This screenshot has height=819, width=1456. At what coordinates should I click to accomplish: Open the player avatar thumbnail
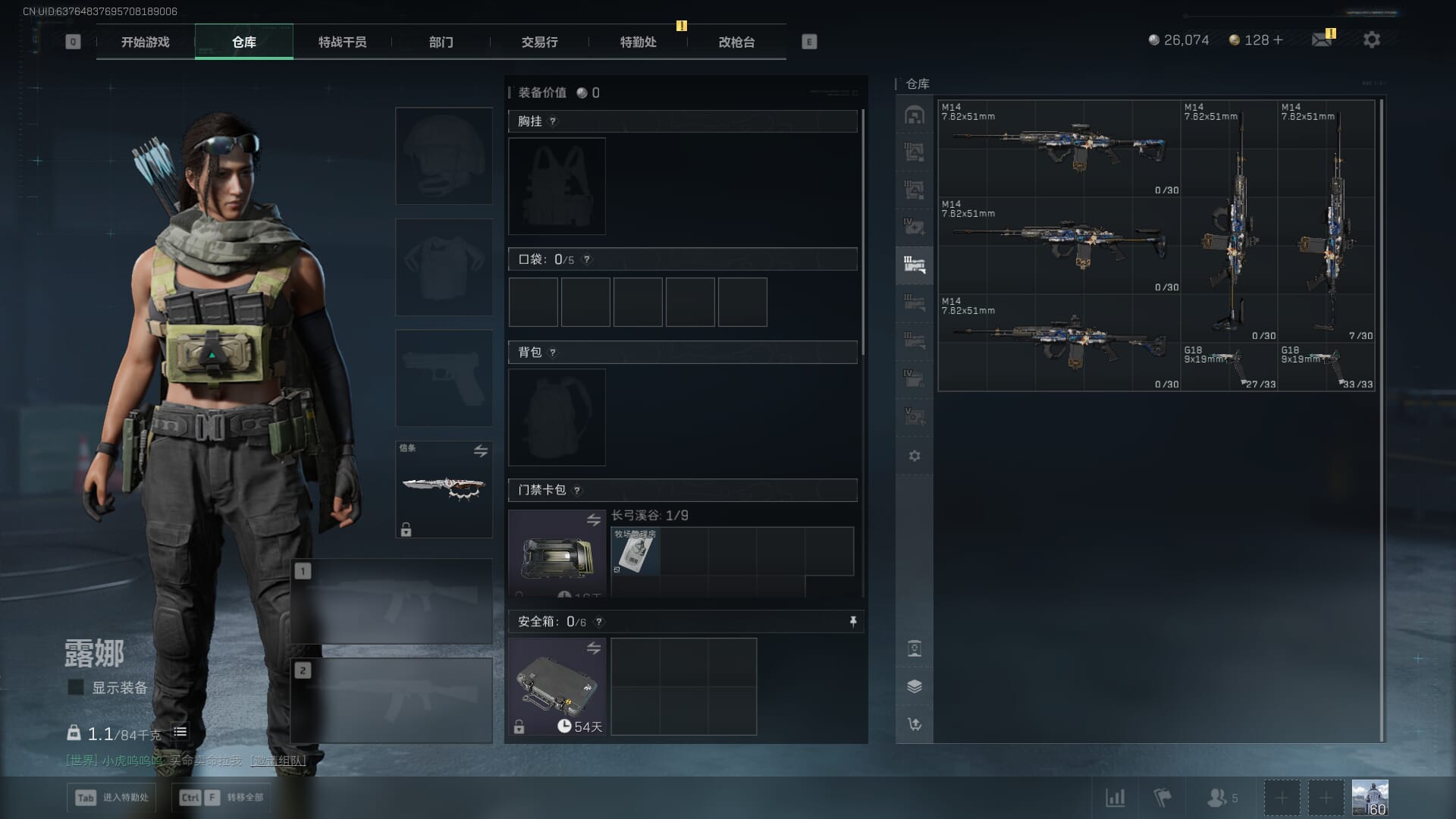tap(1370, 798)
